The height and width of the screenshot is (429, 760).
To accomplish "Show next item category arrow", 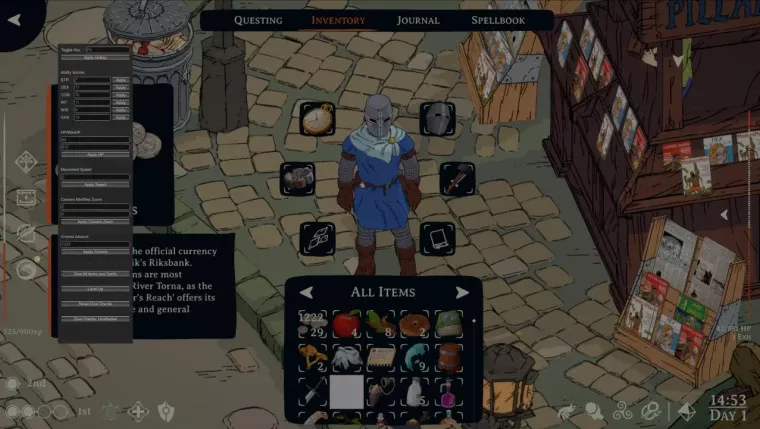I will click(462, 292).
